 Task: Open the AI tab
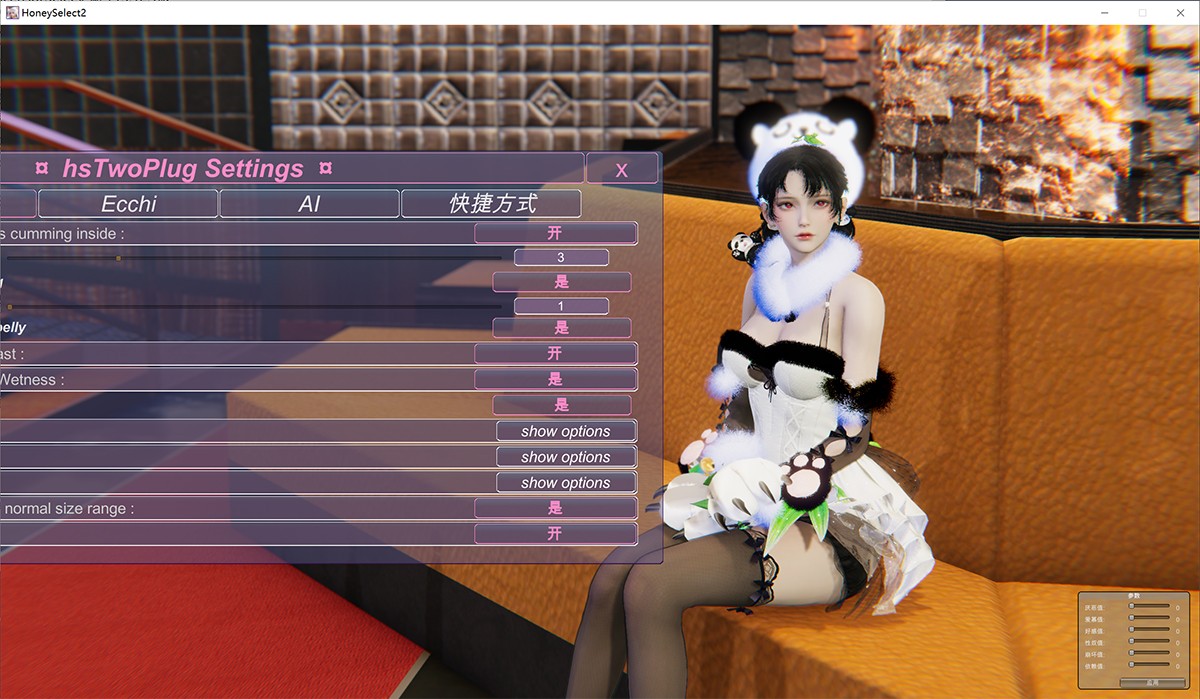point(309,204)
